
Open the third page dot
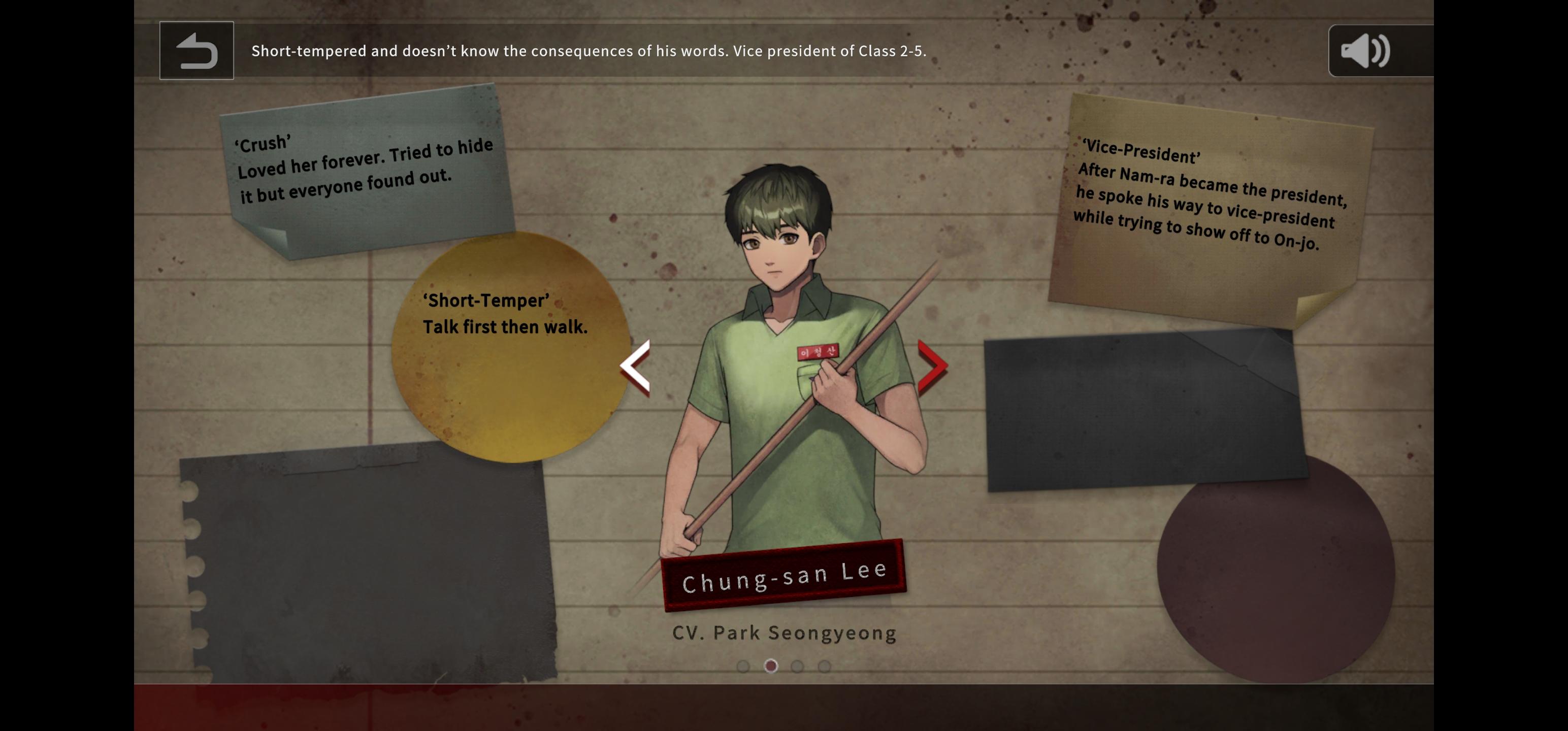(x=798, y=667)
